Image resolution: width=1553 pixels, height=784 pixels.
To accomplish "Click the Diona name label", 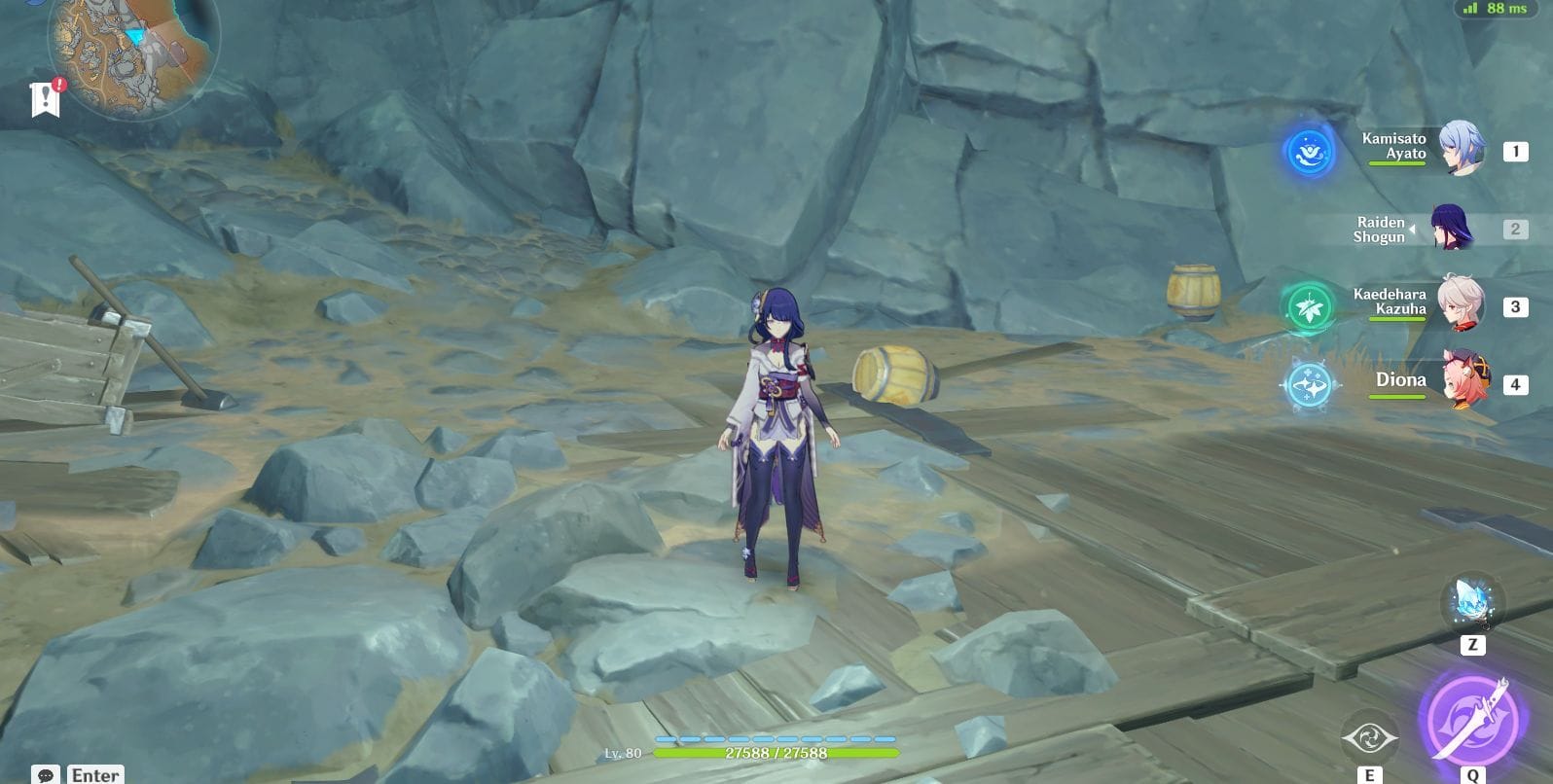I will click(x=1401, y=380).
